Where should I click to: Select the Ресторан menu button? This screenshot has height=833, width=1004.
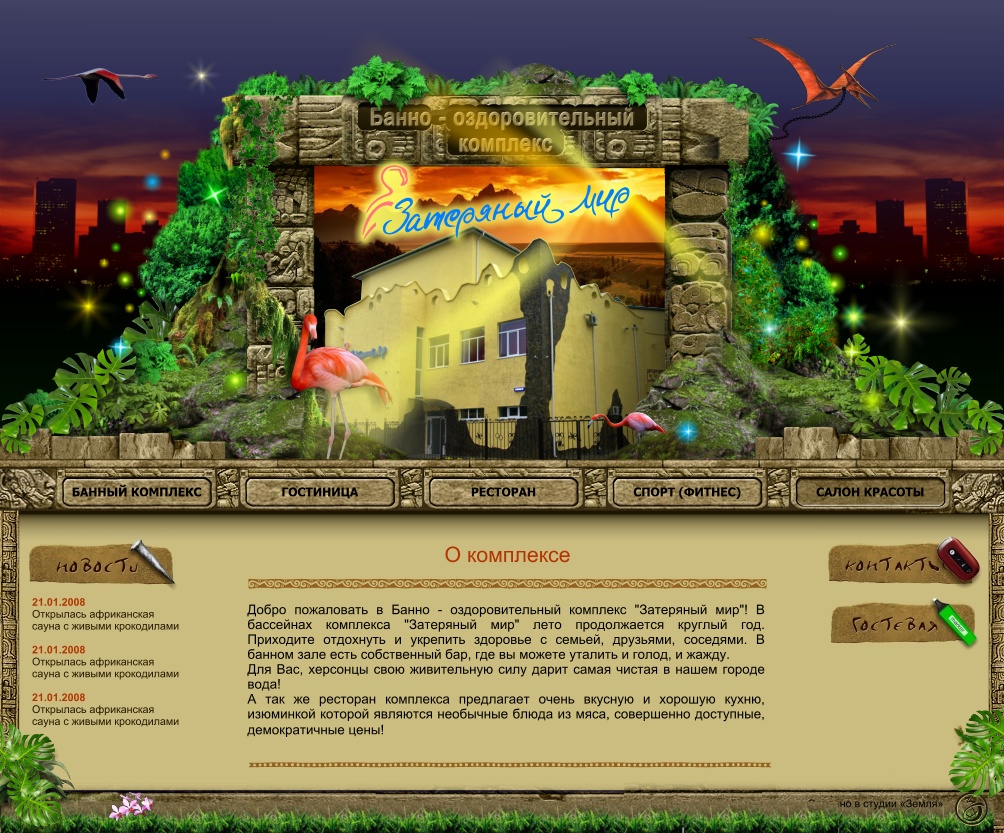[x=503, y=492]
